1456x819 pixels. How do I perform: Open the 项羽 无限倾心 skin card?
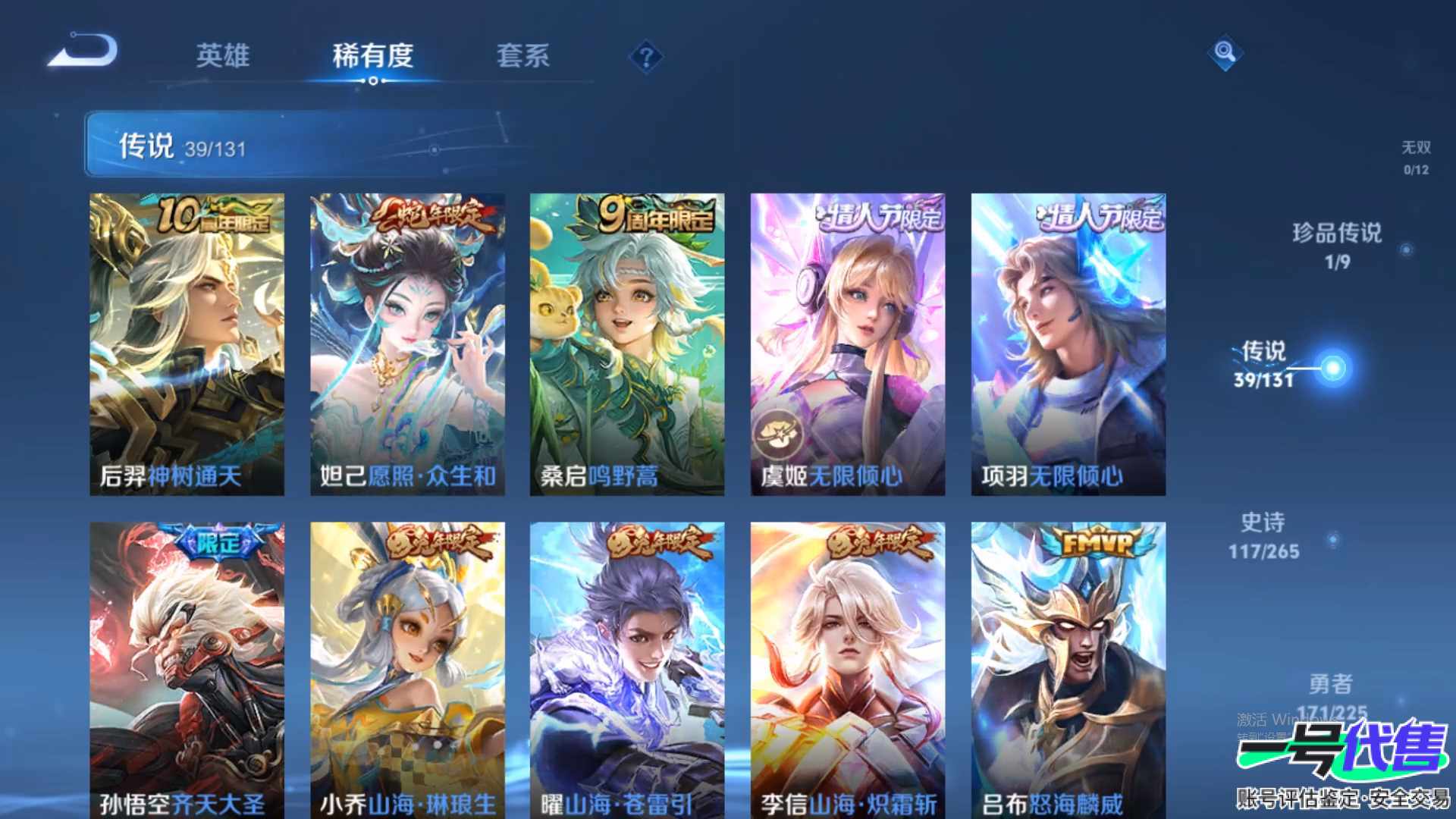tap(1068, 344)
